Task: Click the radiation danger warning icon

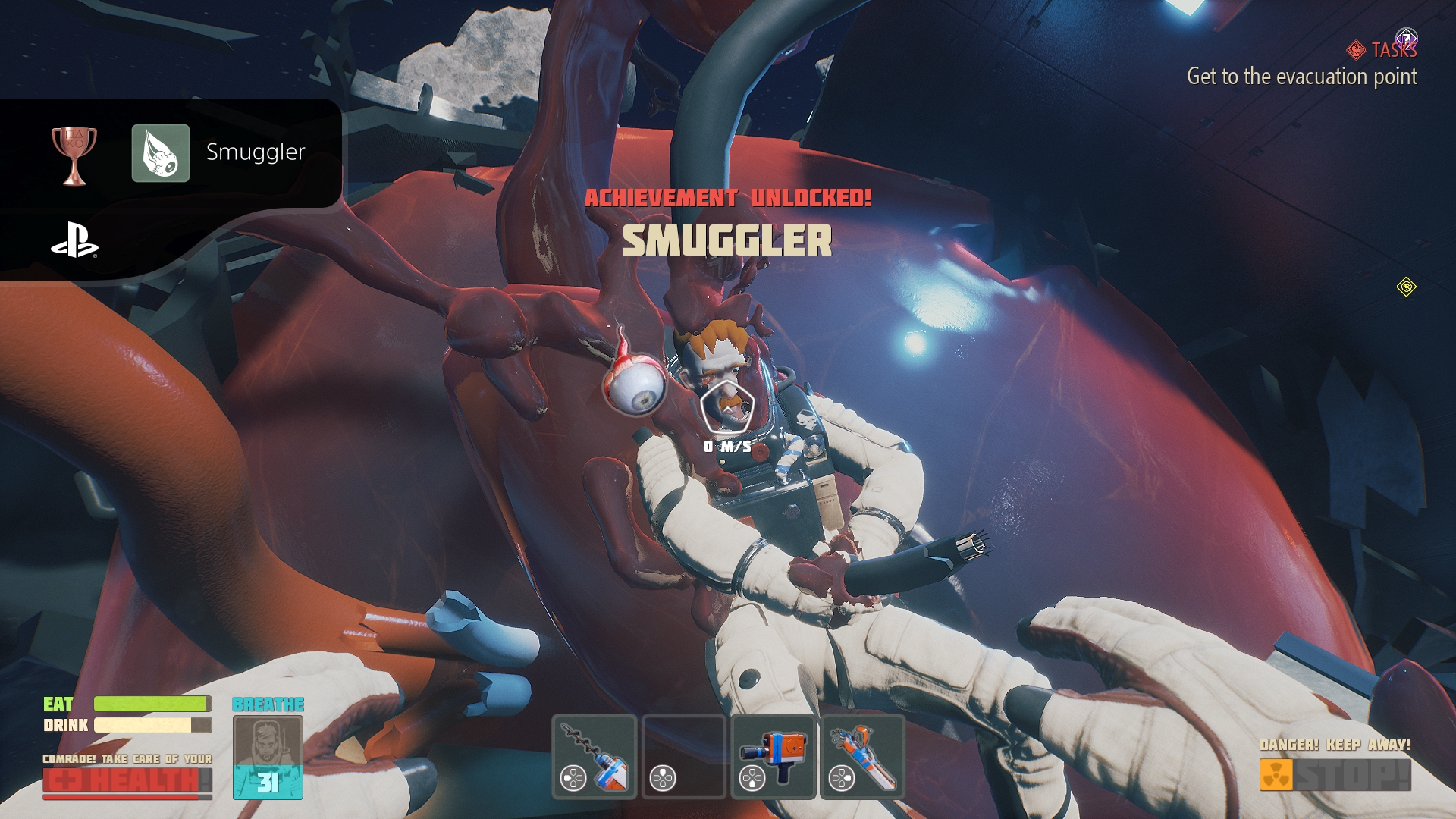Action: pos(1276,775)
